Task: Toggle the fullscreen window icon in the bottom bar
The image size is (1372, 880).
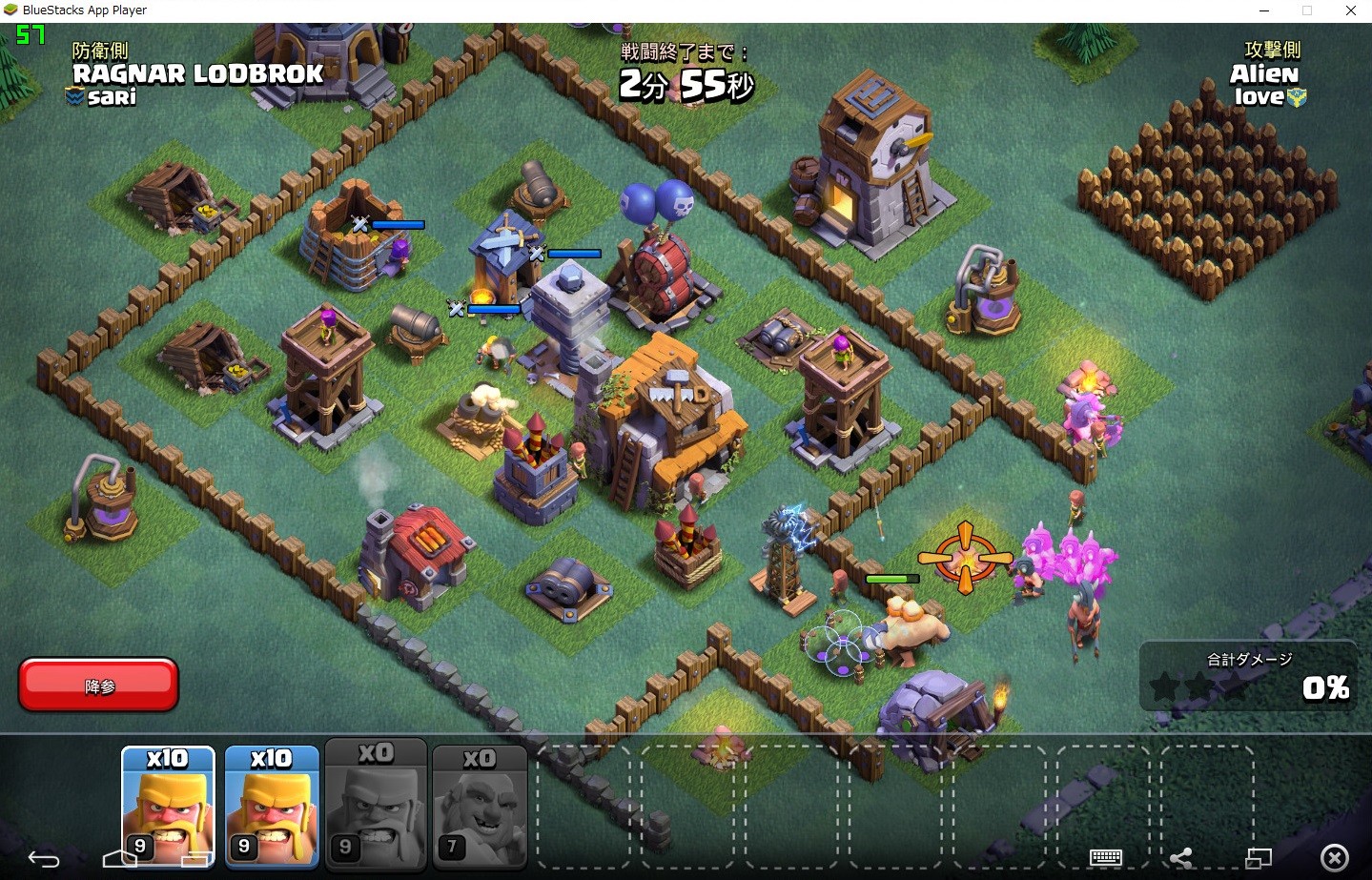Action: point(1259,858)
